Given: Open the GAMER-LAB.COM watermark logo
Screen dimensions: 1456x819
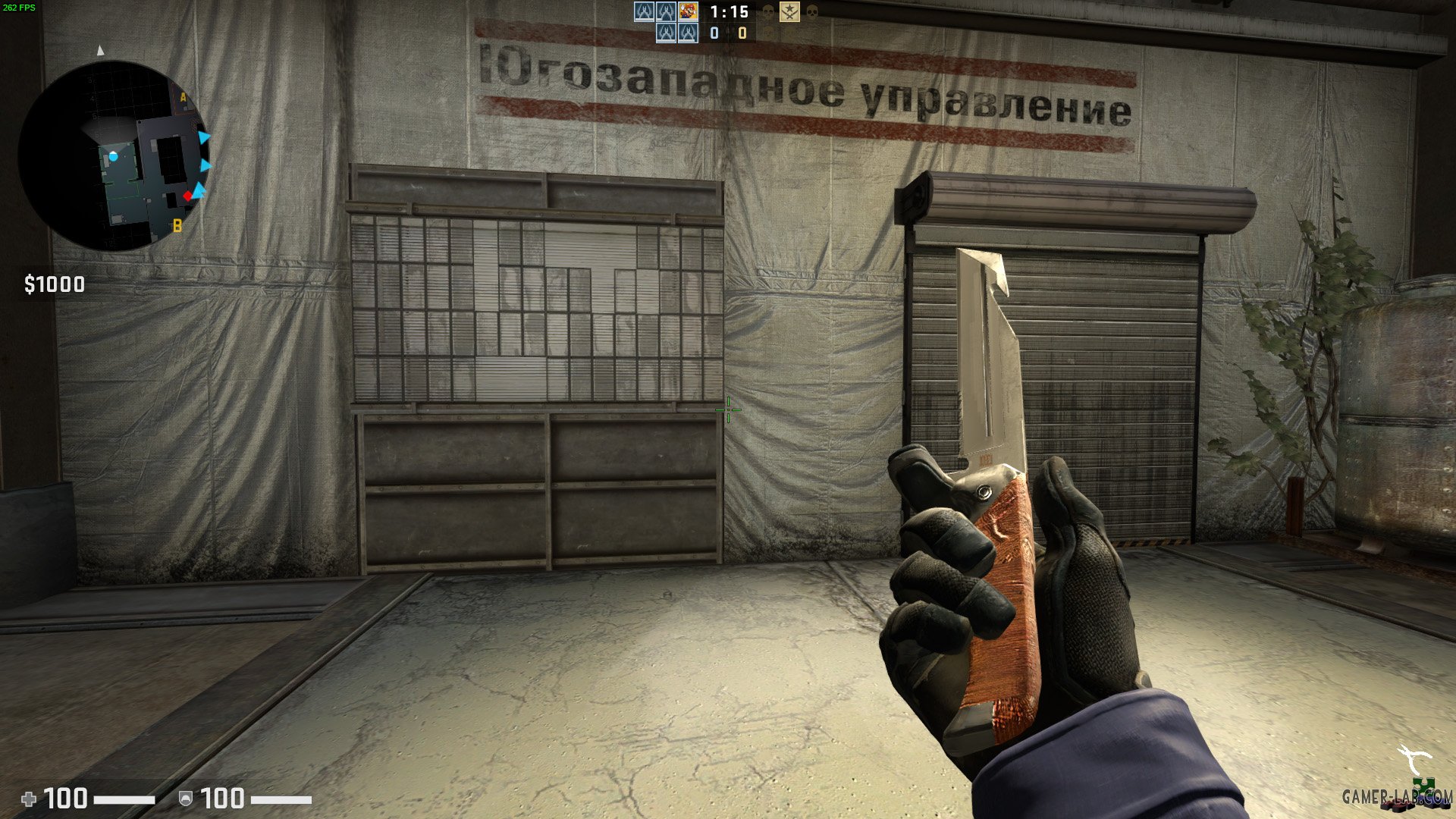Looking at the screenshot, I should pos(1397,795).
